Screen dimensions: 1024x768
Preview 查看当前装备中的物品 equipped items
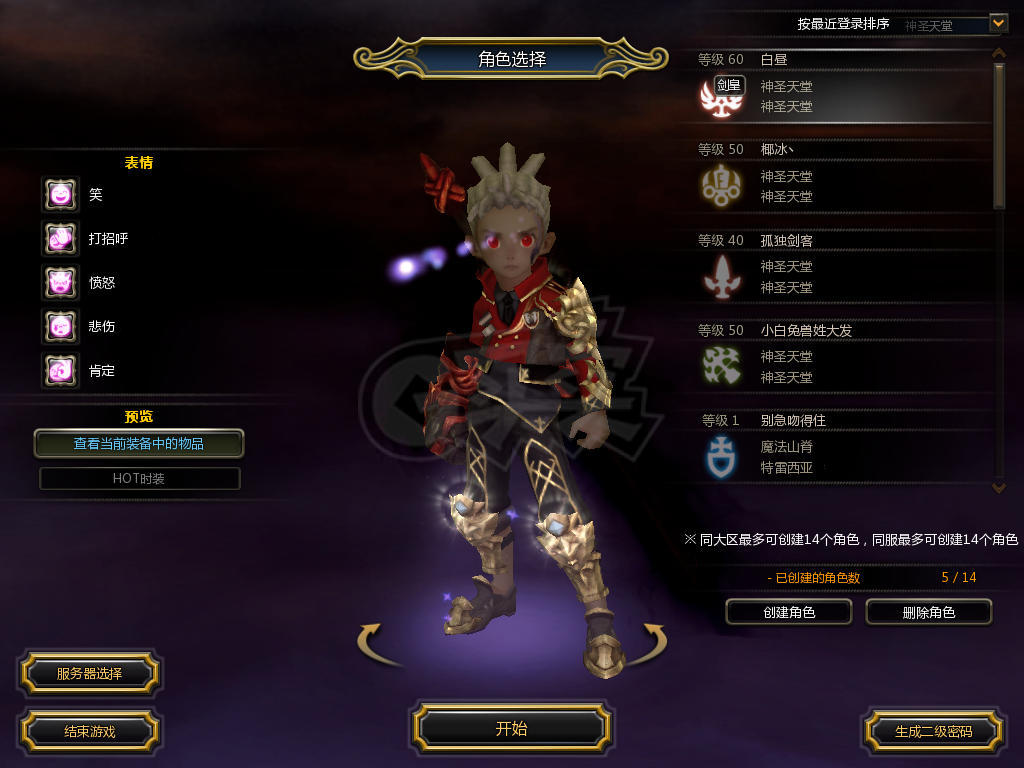coord(139,443)
